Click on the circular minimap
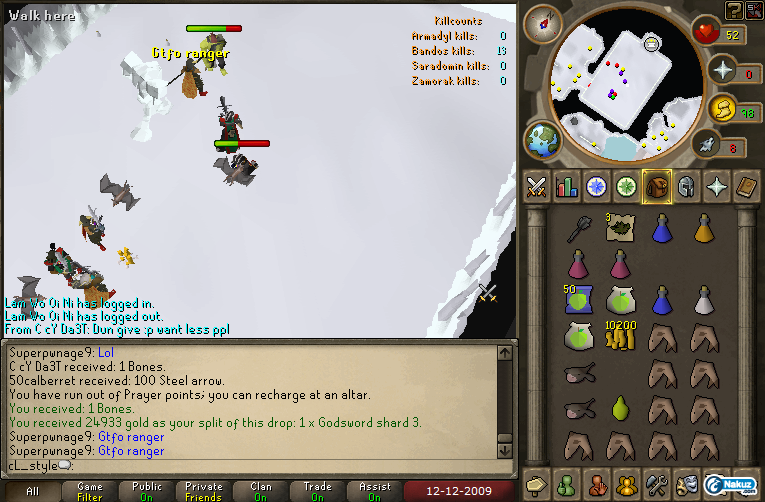 (613, 85)
